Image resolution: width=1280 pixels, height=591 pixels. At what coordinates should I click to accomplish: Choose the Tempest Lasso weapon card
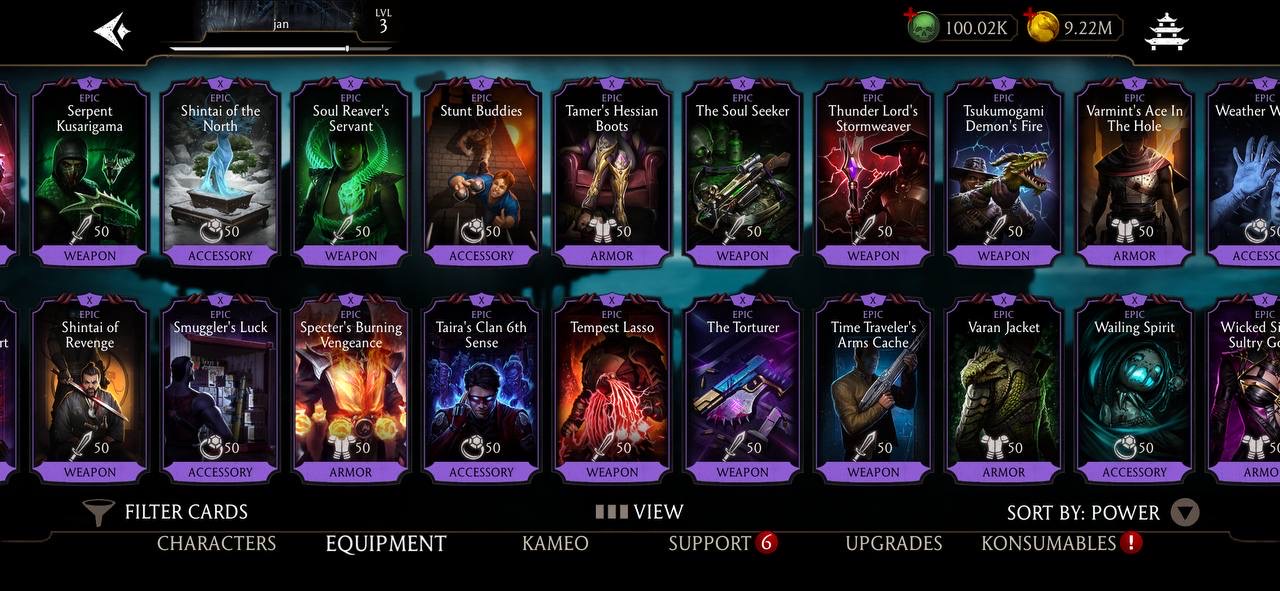(612, 390)
